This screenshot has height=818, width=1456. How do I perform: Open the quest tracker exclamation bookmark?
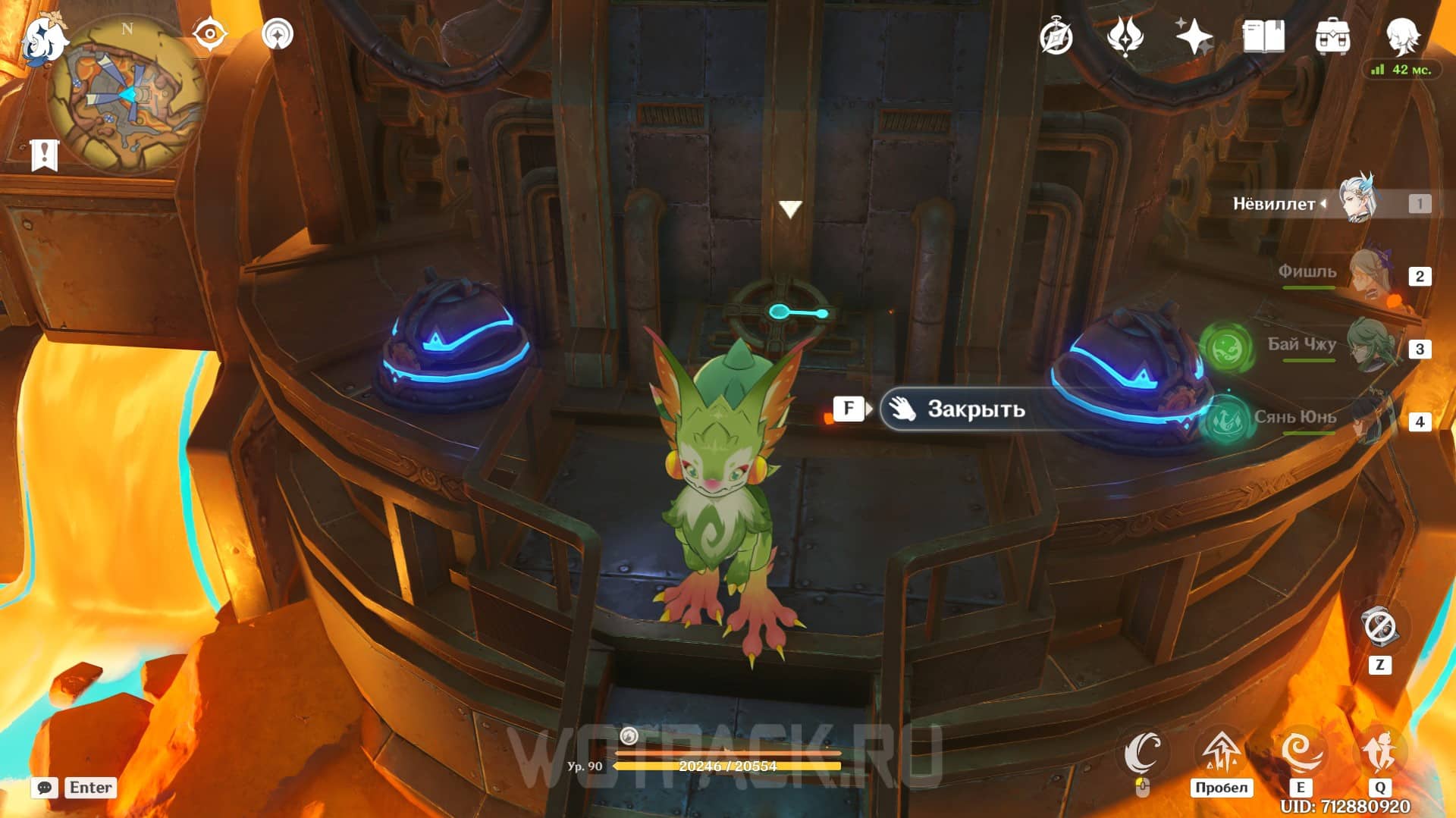pyautogui.click(x=45, y=155)
